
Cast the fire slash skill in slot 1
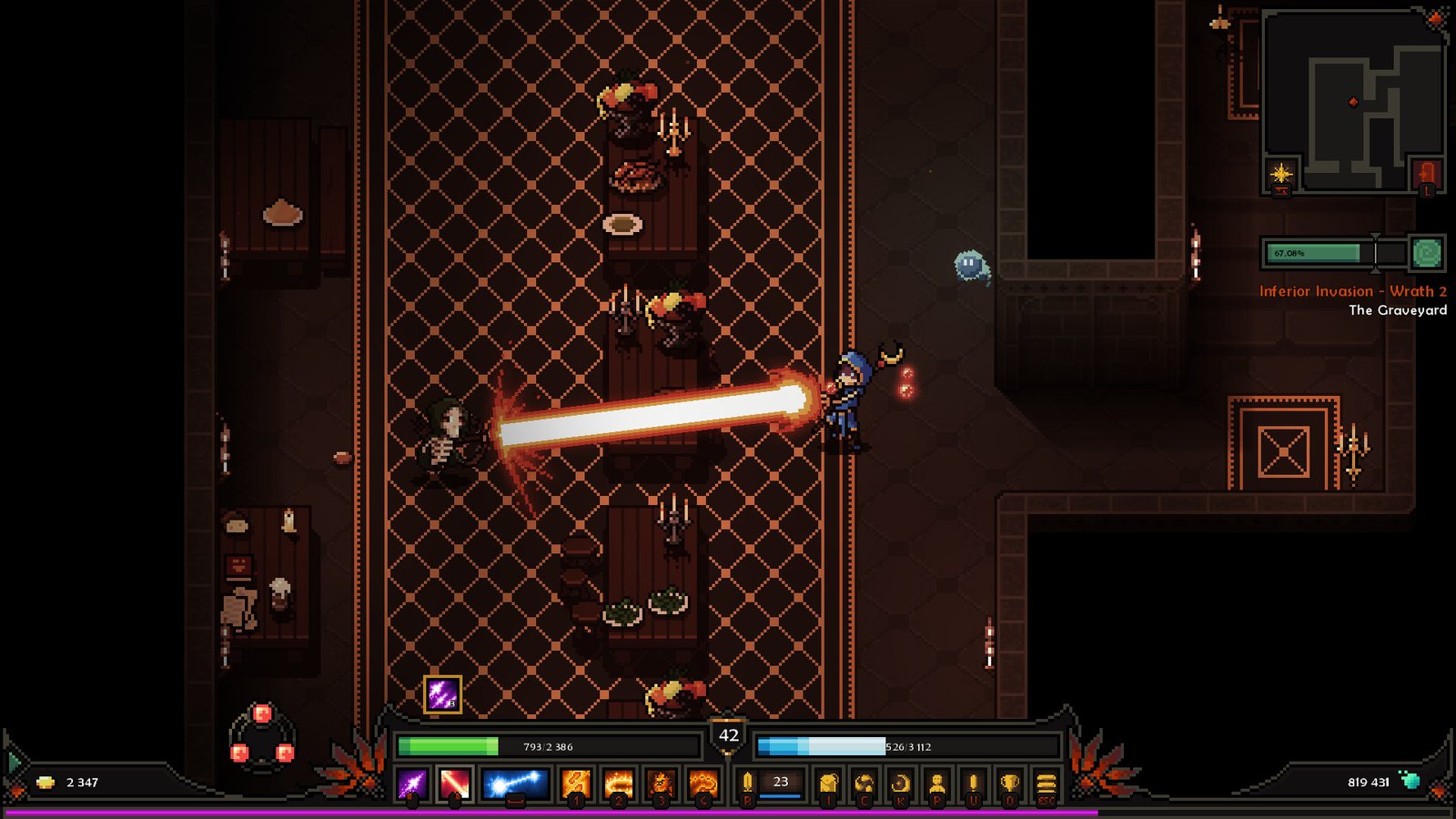point(574,783)
